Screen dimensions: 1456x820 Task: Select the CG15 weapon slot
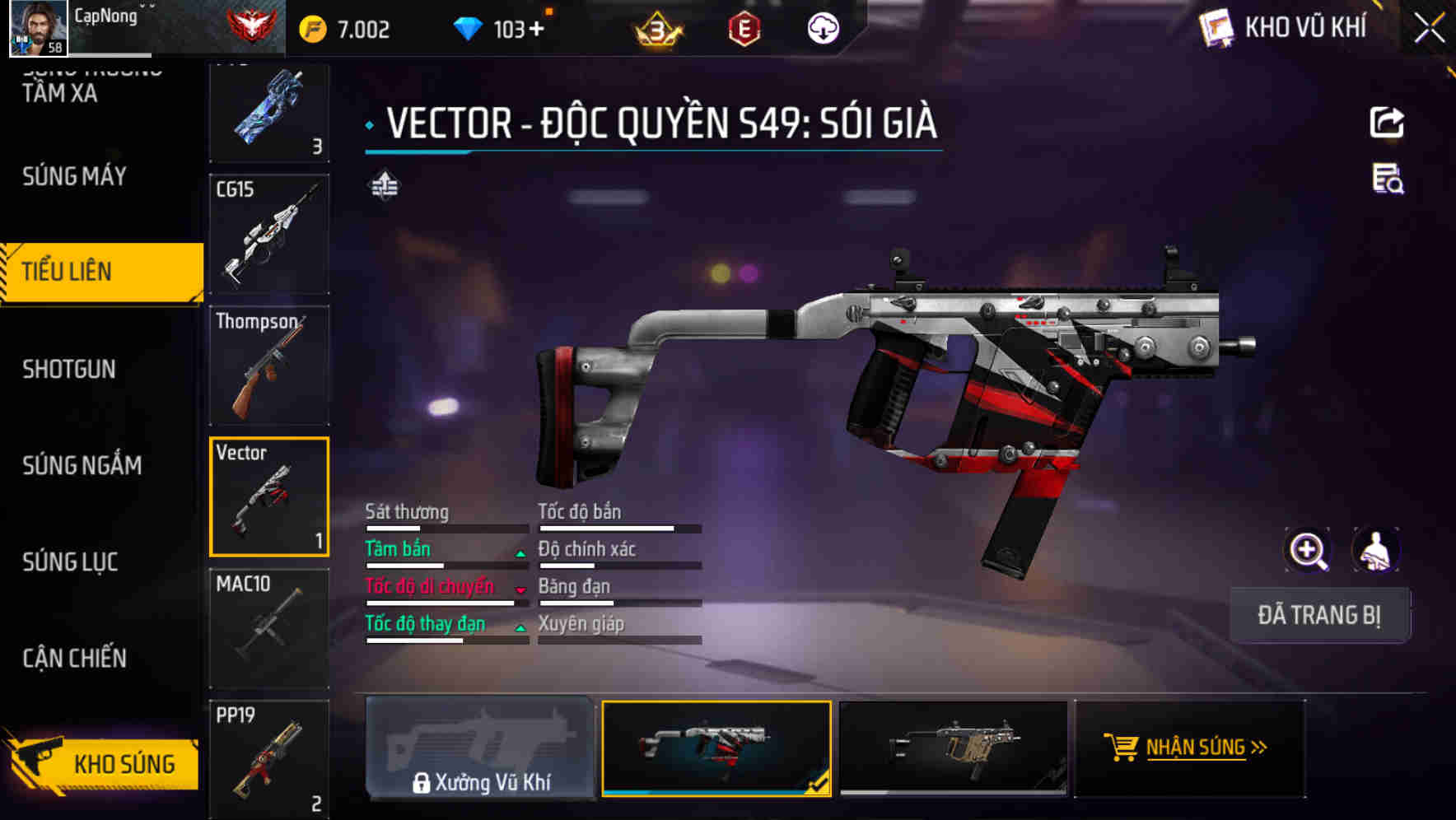(x=269, y=234)
